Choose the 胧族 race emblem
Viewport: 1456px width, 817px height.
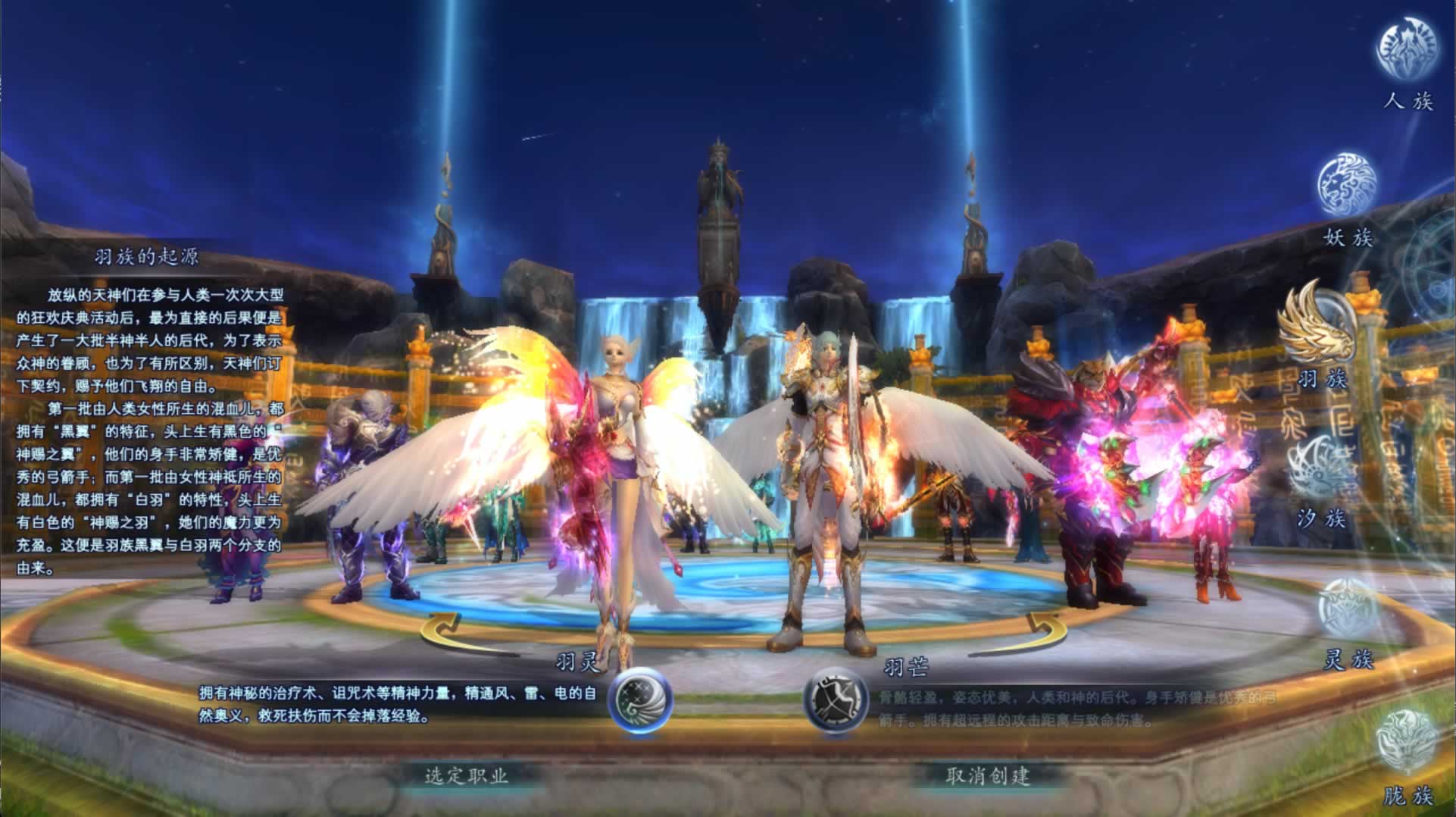[x=1407, y=743]
